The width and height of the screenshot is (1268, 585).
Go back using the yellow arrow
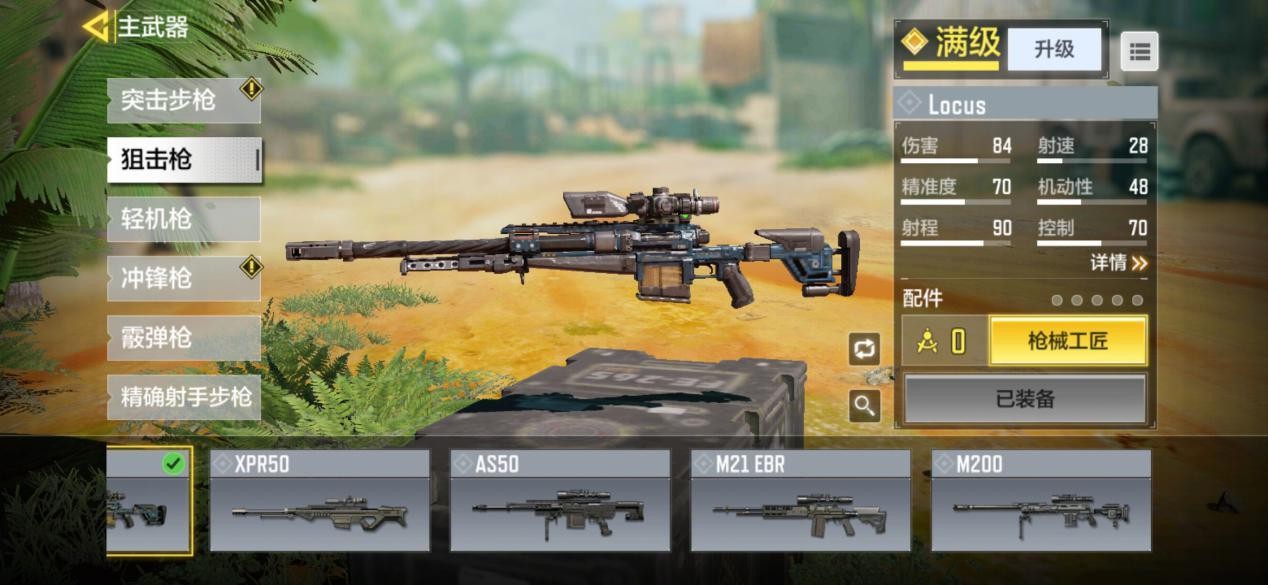[96, 27]
